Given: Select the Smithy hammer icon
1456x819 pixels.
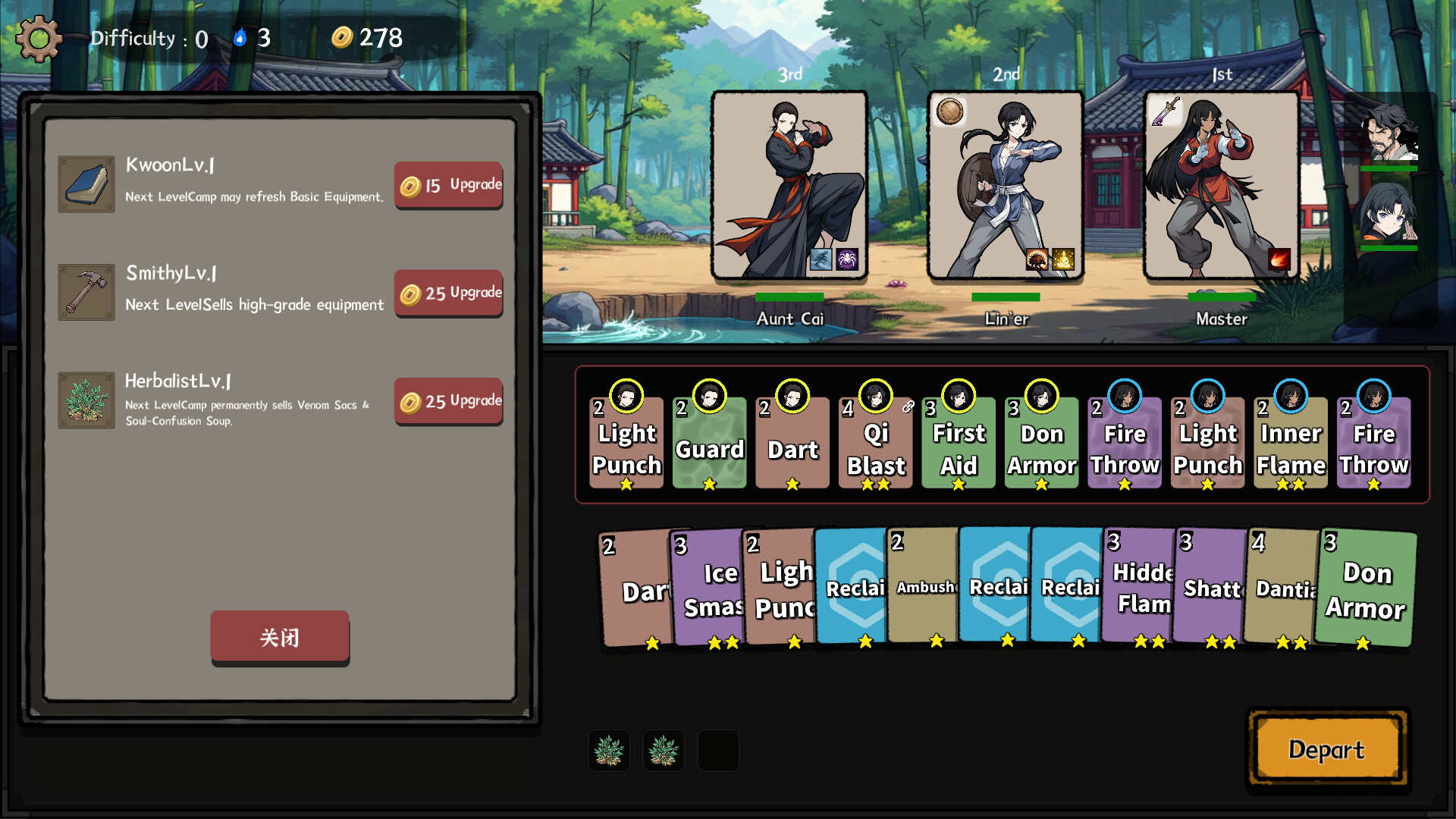Looking at the screenshot, I should point(86,291).
